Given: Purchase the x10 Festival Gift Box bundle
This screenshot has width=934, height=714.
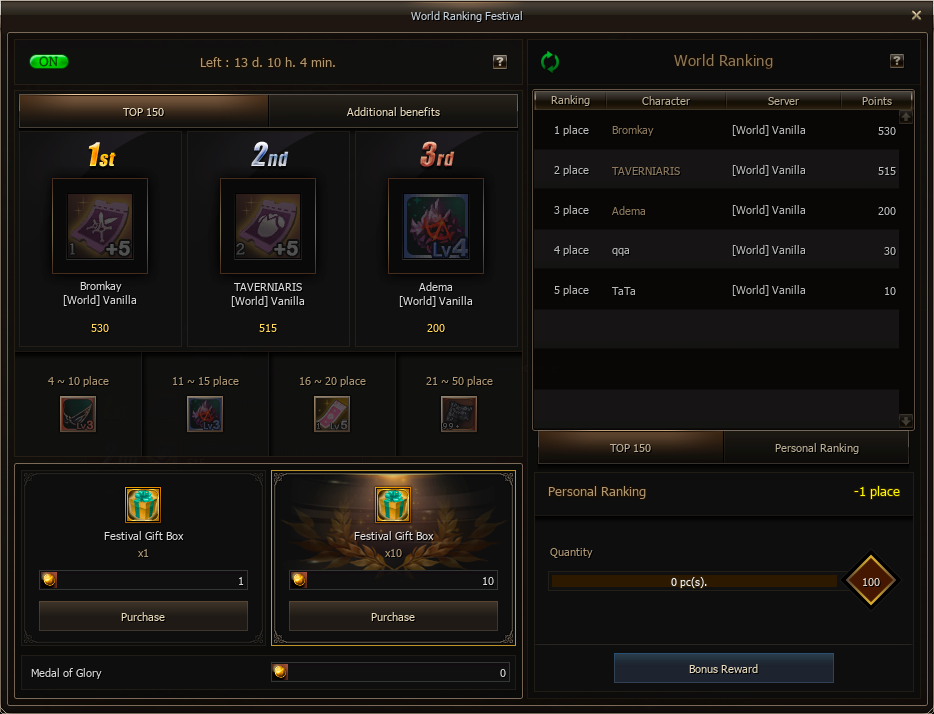Looking at the screenshot, I should pyautogui.click(x=393, y=616).
